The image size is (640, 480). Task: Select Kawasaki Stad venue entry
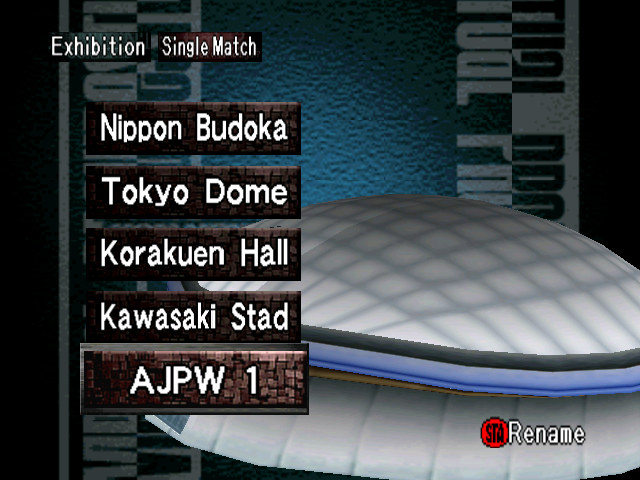(193, 318)
